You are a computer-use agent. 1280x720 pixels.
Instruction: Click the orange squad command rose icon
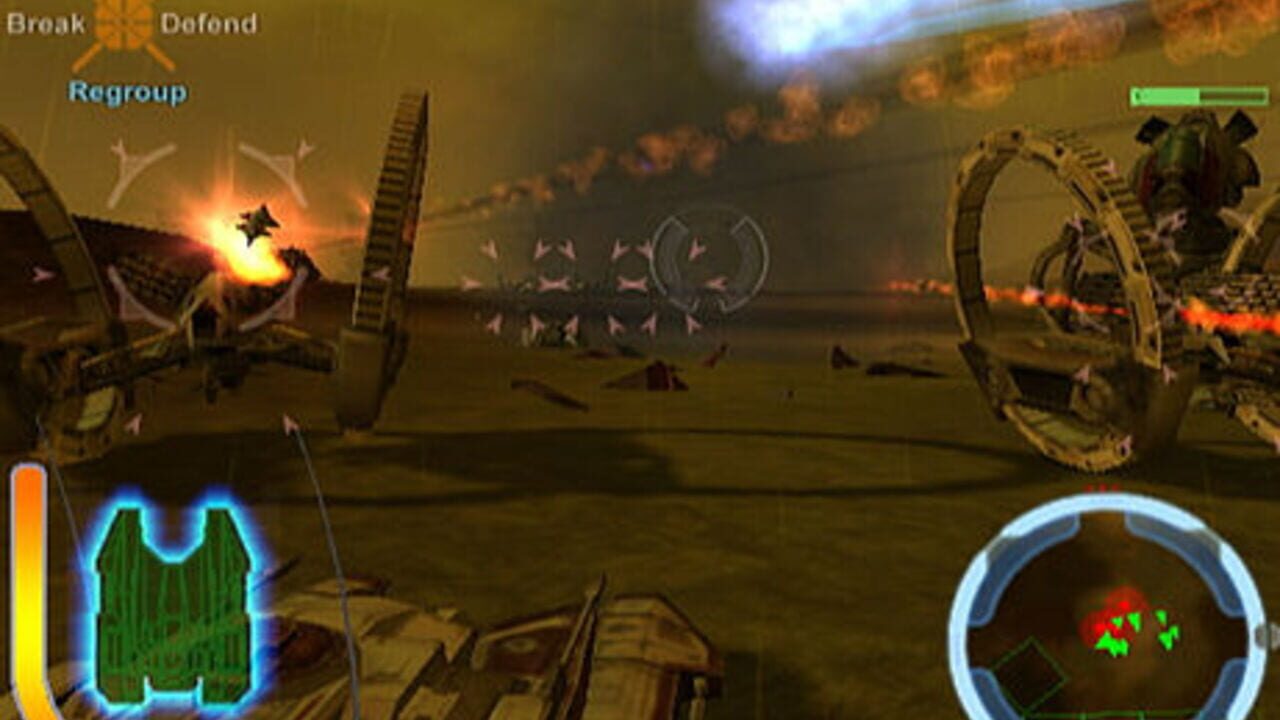(x=122, y=24)
